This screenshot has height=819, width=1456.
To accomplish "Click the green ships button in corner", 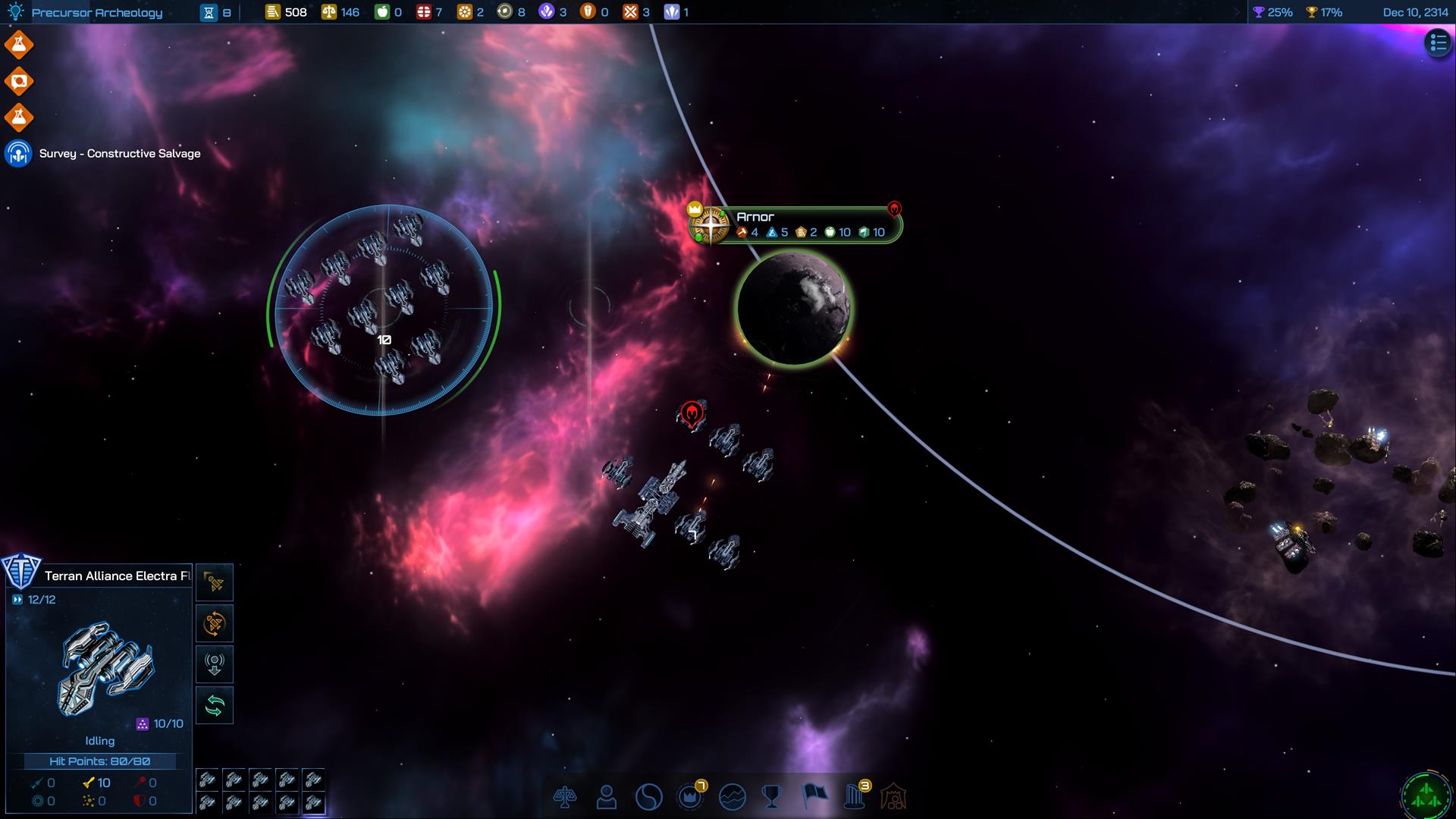I will coord(1426,796).
